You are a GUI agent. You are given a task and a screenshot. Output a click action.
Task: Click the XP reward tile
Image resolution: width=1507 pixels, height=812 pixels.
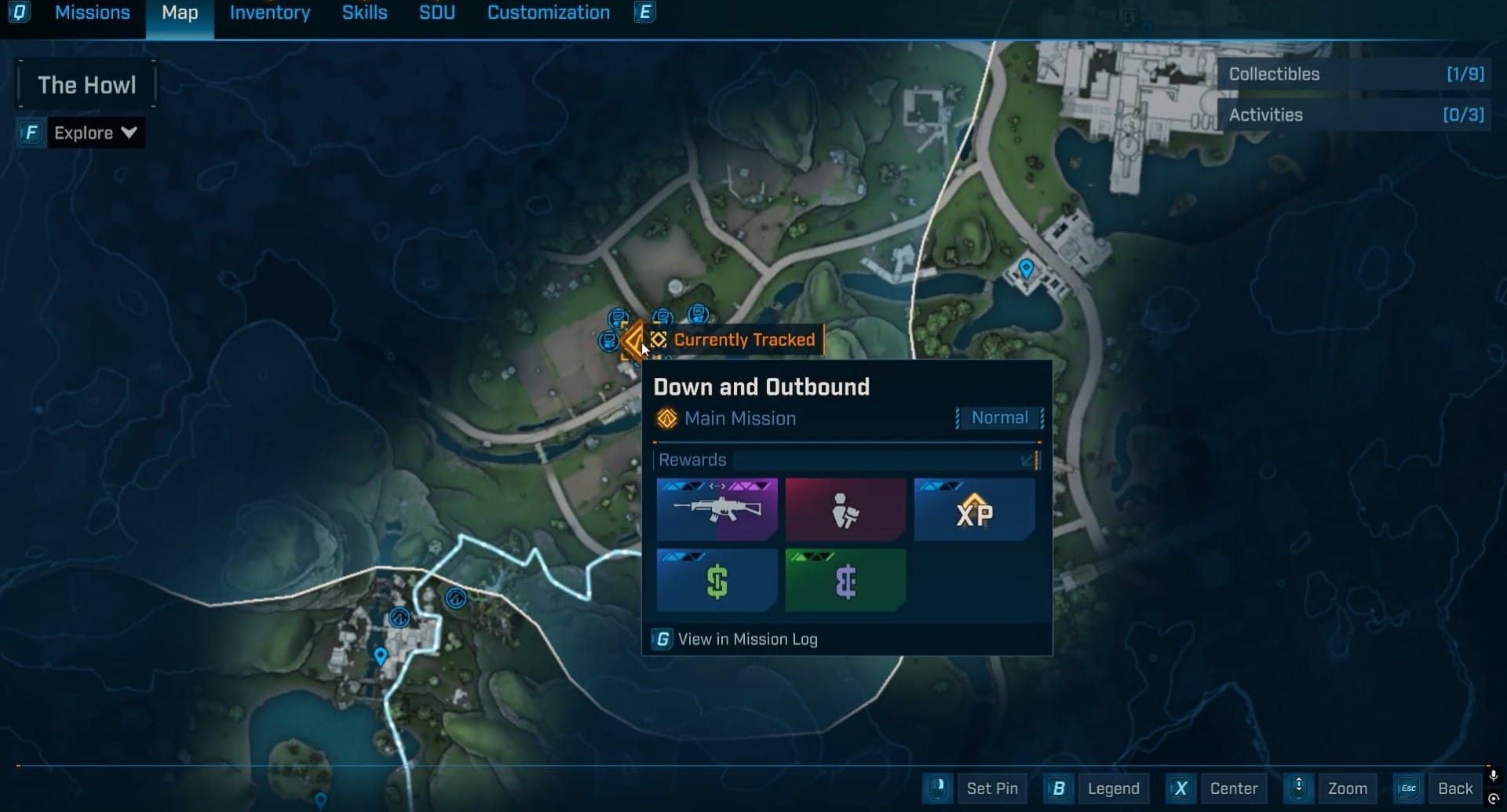pyautogui.click(x=974, y=509)
